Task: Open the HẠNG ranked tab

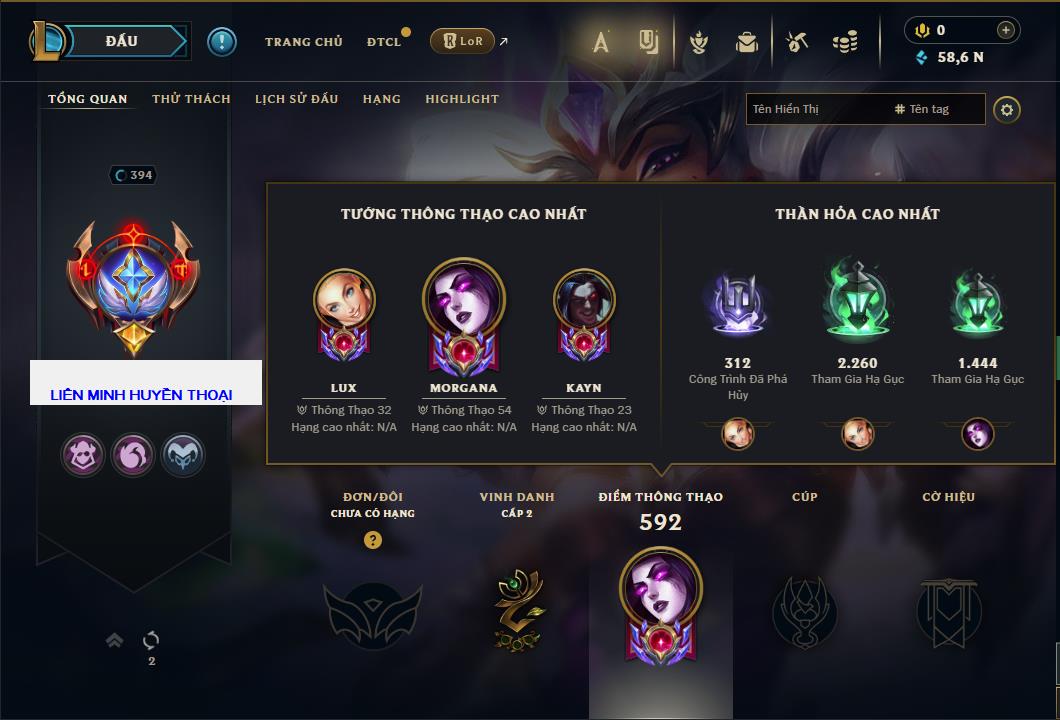Action: coord(381,99)
